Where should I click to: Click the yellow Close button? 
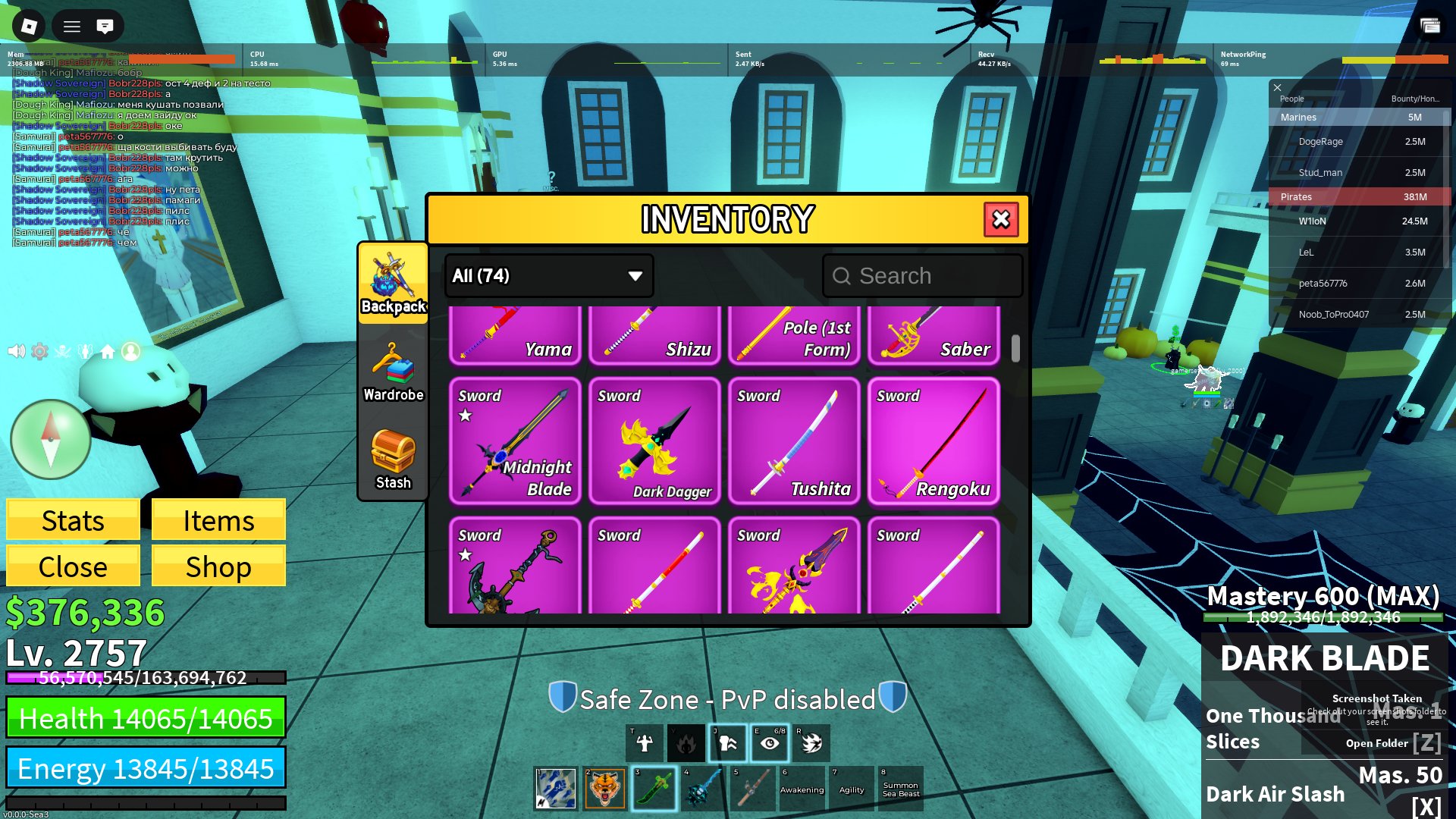click(x=73, y=566)
